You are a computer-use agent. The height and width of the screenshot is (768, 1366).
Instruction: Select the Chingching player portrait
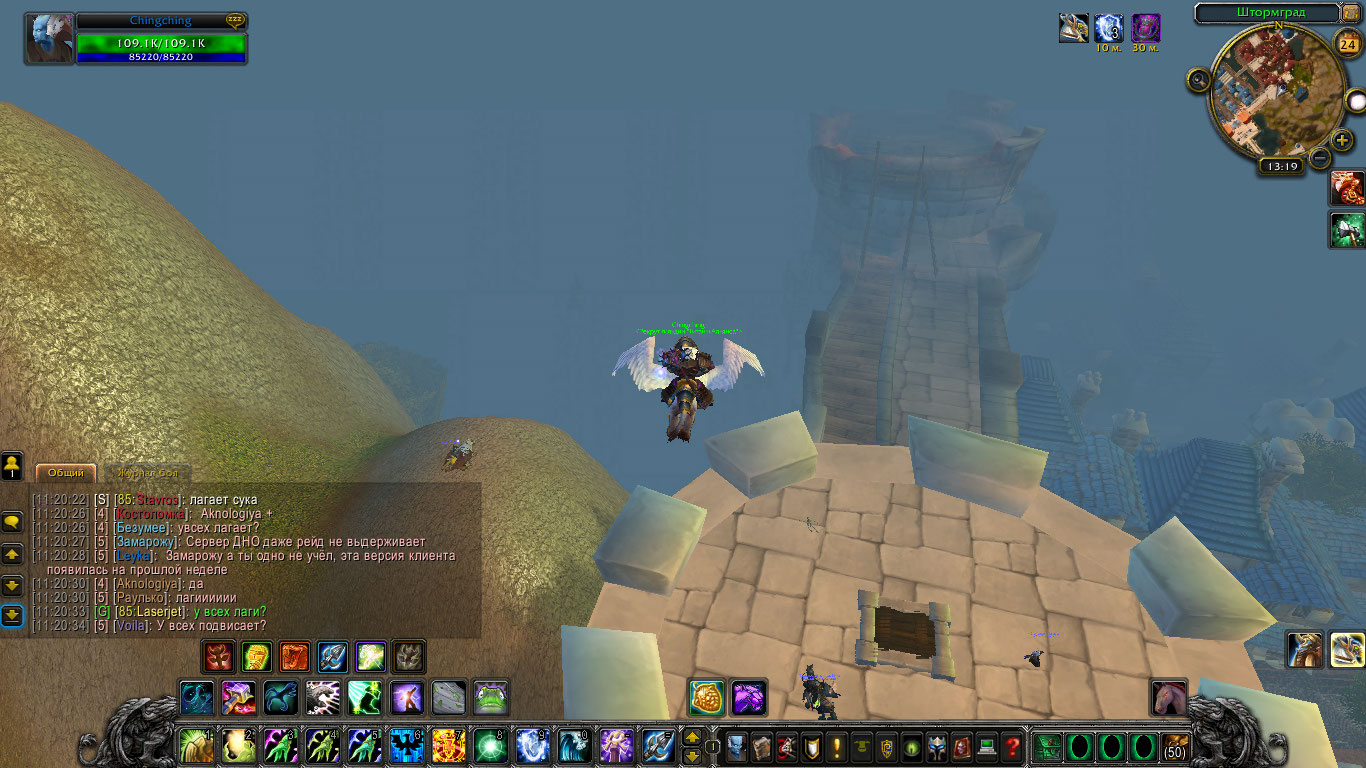click(50, 39)
